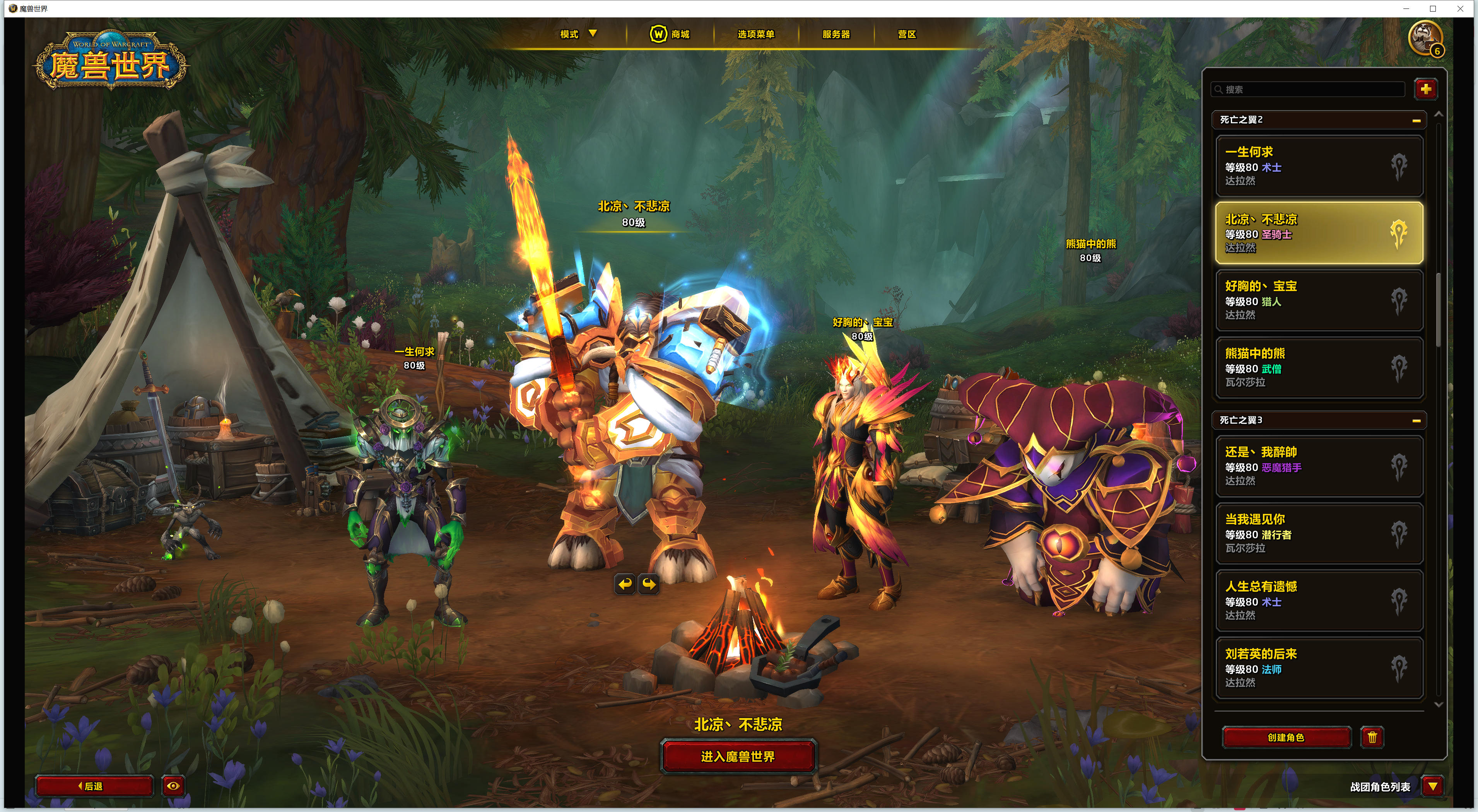Collapse the 死亡之翼3 group
1478x812 pixels.
click(1416, 420)
